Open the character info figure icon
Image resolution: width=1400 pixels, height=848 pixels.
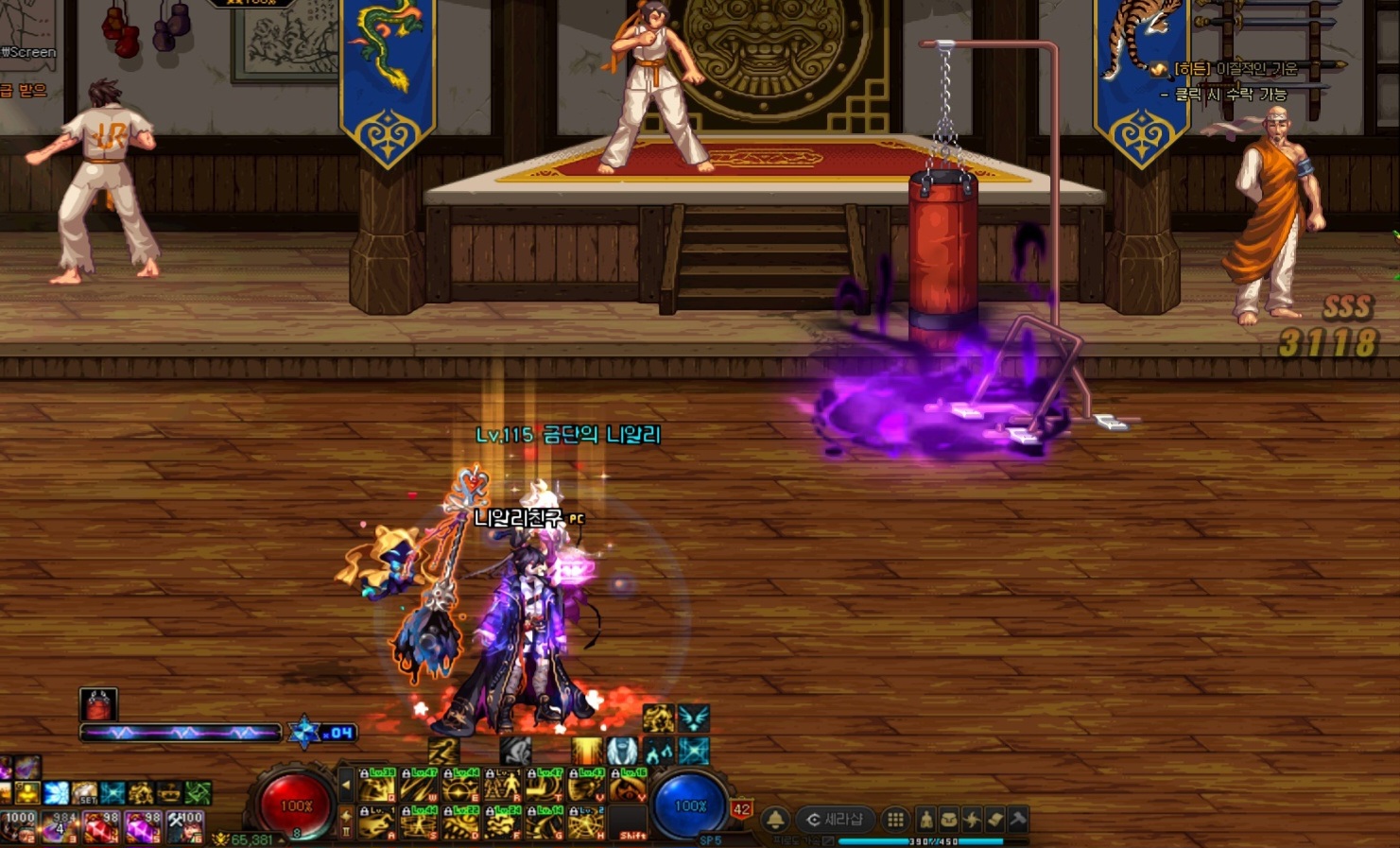(x=926, y=819)
